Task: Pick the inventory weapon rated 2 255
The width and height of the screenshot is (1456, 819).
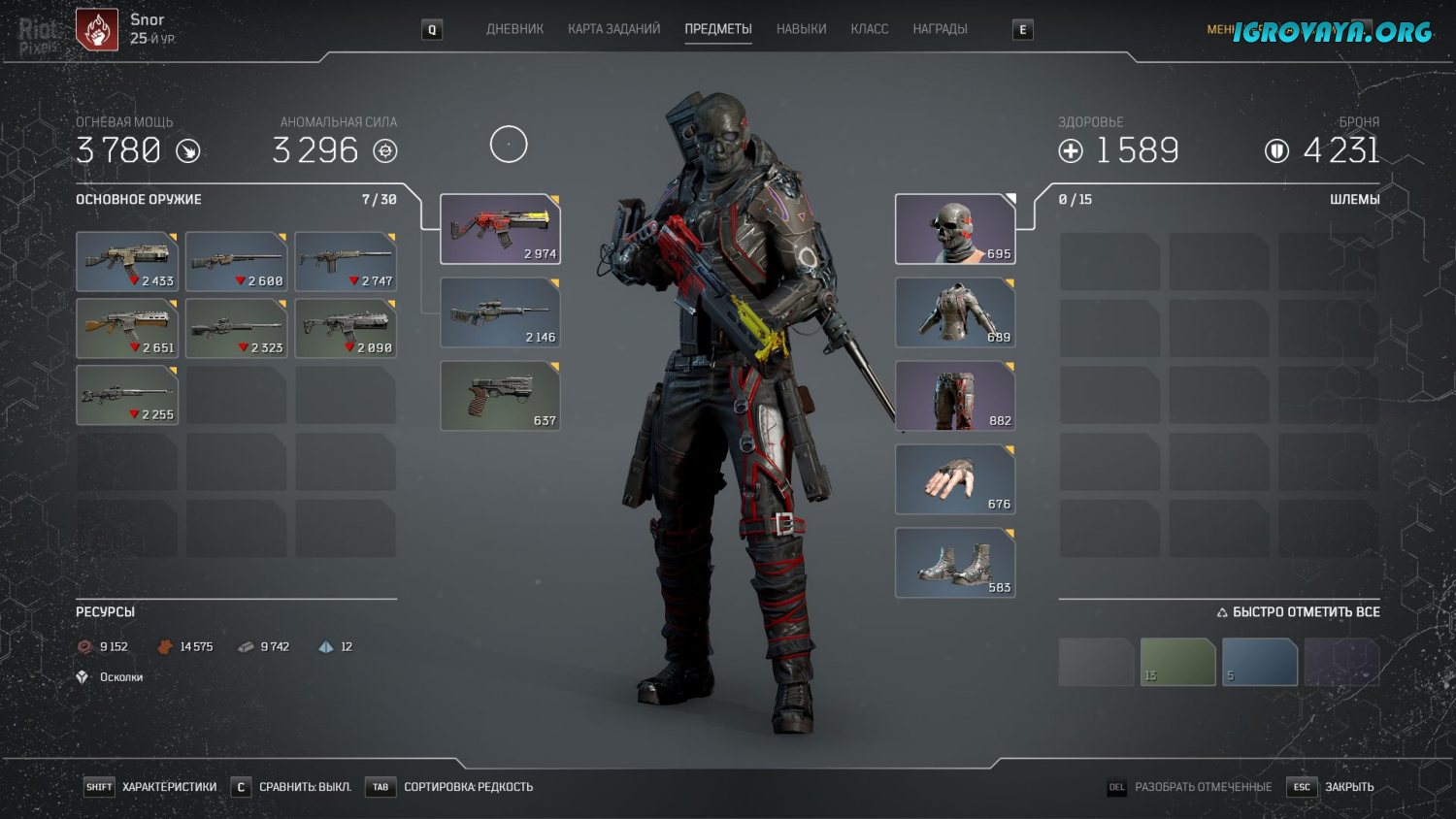Action: (127, 395)
